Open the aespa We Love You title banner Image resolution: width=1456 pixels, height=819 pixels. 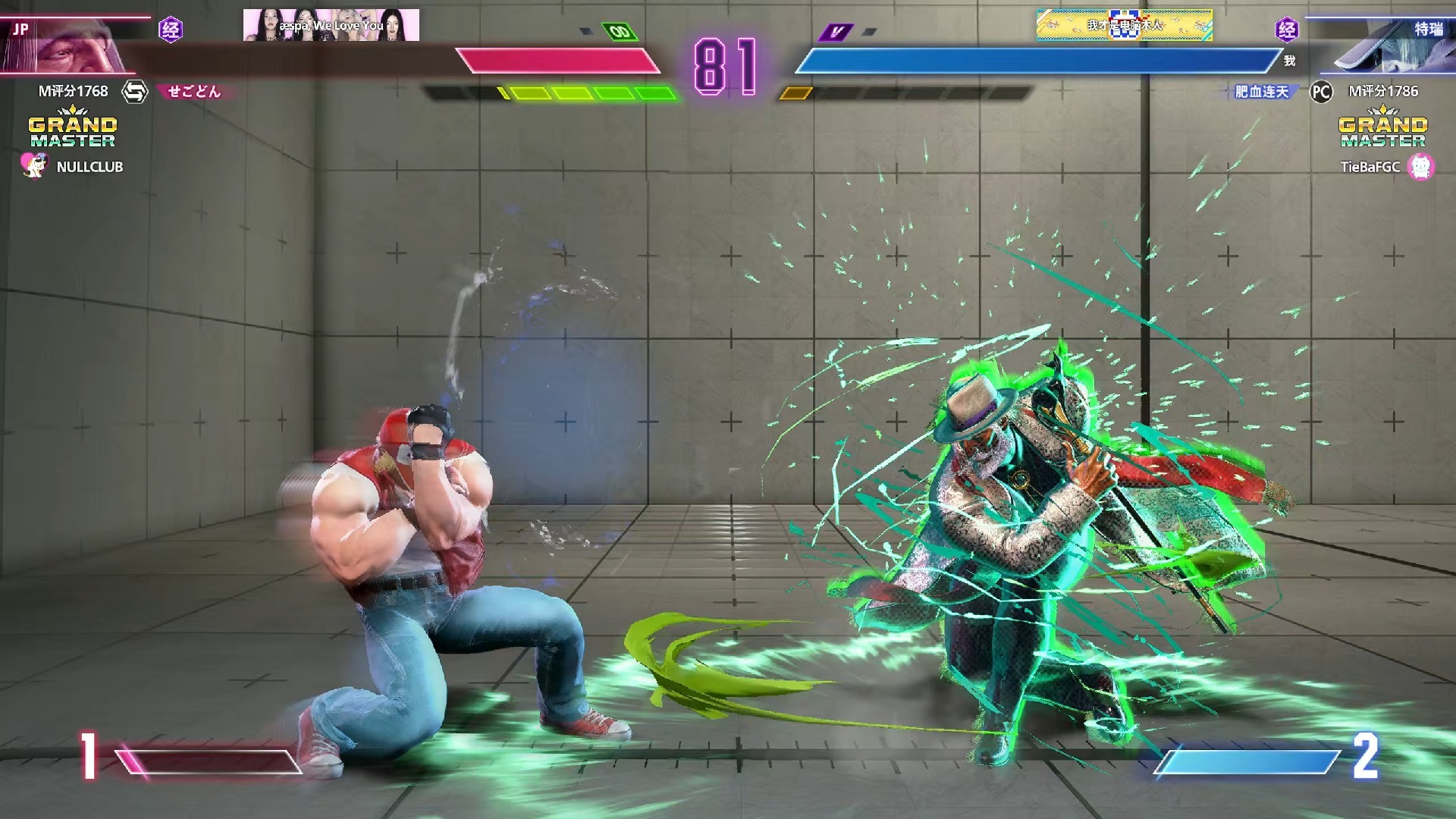pyautogui.click(x=331, y=25)
